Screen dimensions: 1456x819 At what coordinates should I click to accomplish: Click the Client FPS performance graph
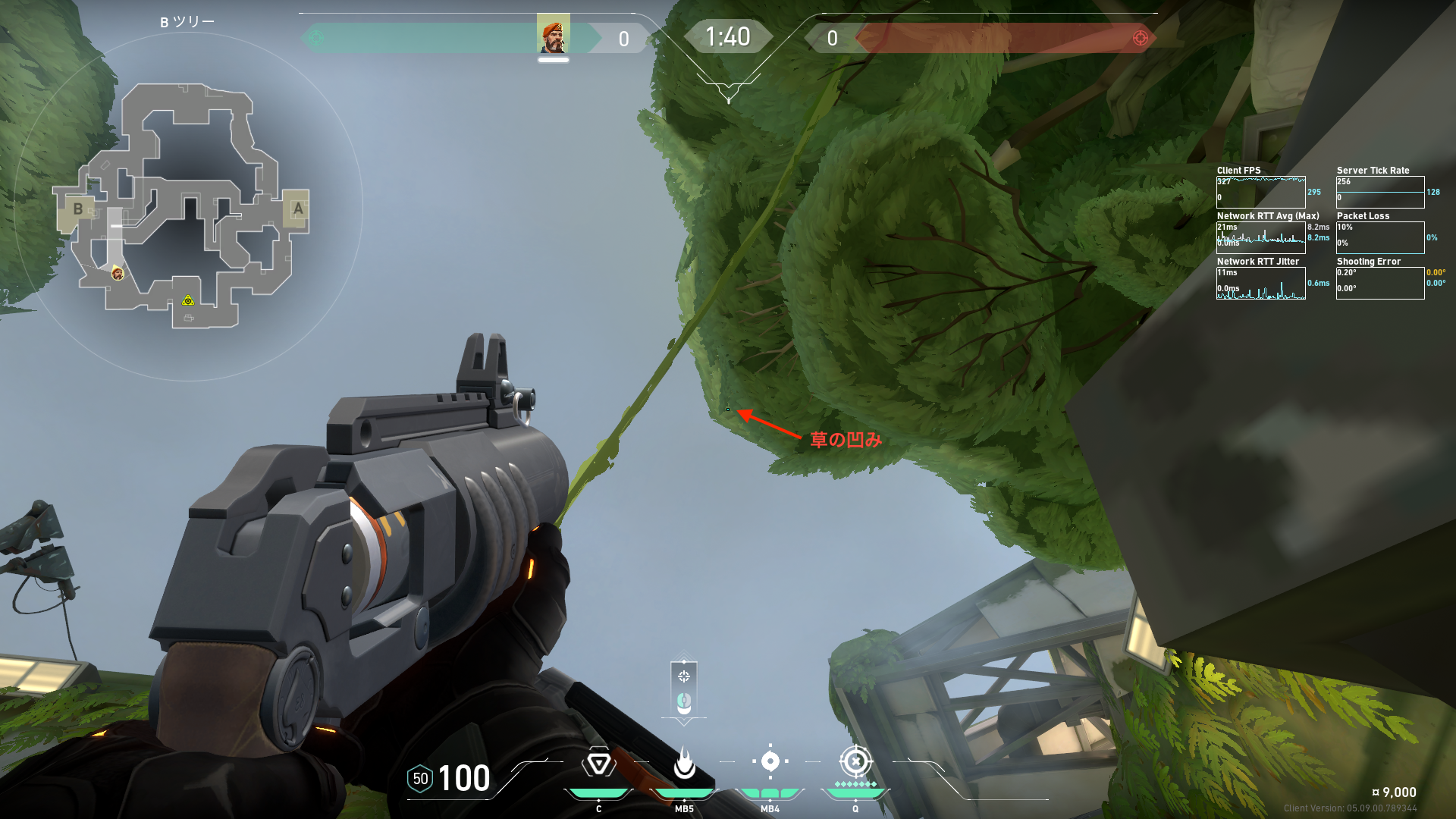coord(1260,192)
